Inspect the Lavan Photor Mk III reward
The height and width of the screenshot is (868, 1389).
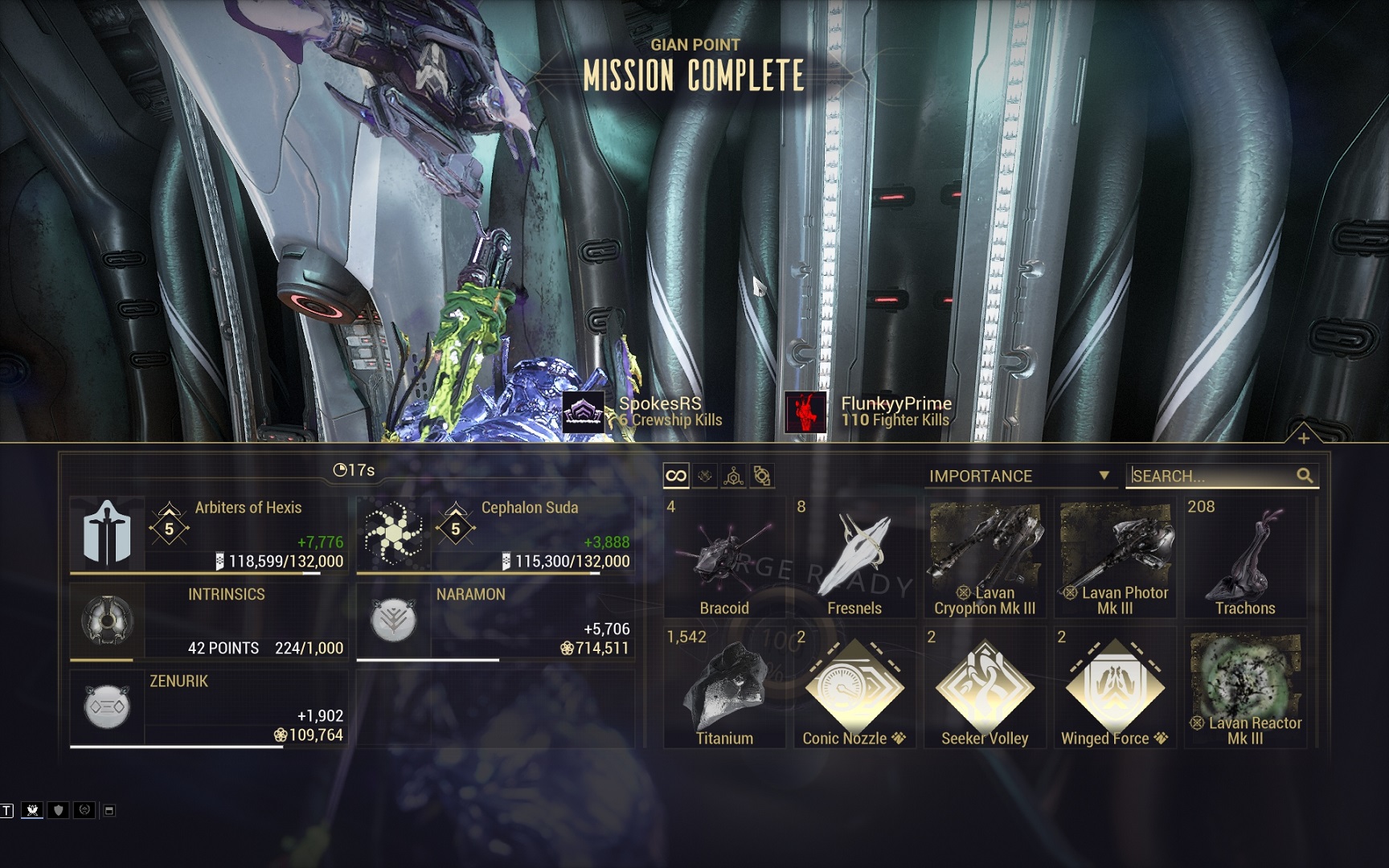1115,558
